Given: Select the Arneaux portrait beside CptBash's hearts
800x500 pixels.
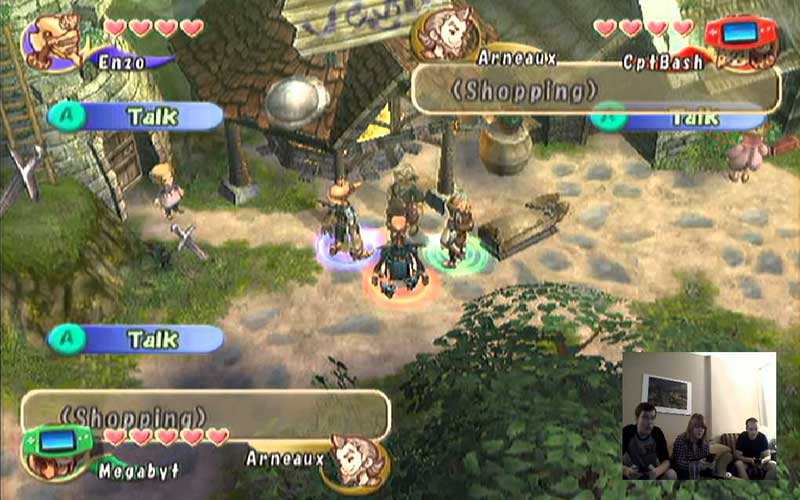Looking at the screenshot, I should pyautogui.click(x=446, y=32).
